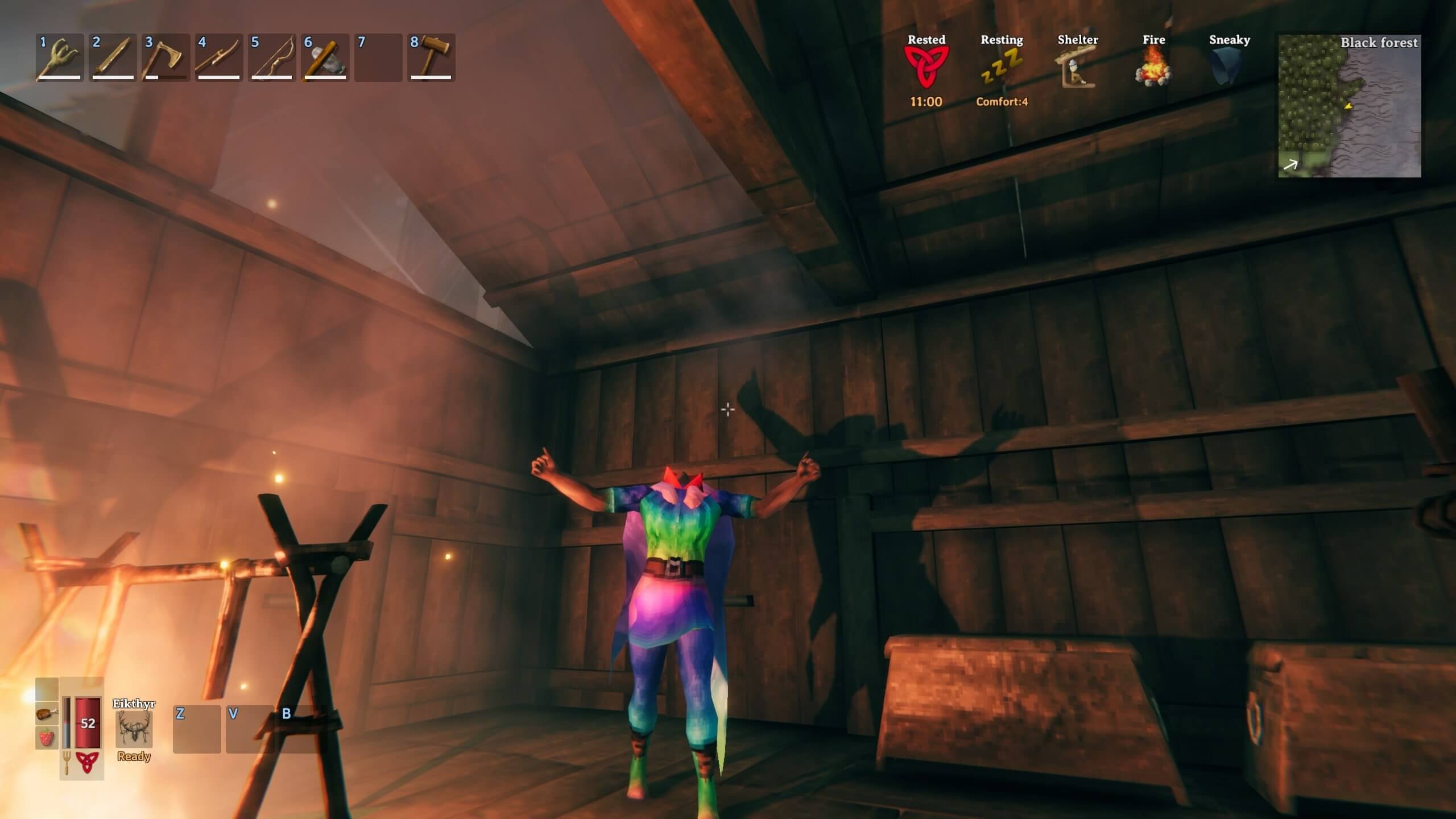The image size is (1456, 819).
Task: Equip the bow in hotbar slot 5
Action: 272,58
